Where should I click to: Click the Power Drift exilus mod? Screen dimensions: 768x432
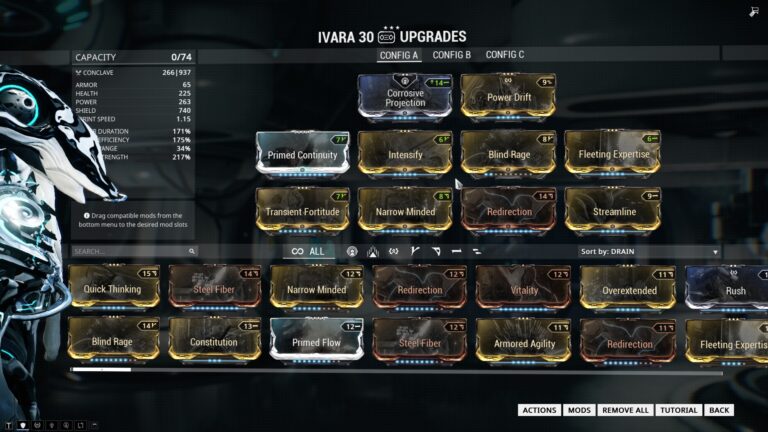(508, 97)
